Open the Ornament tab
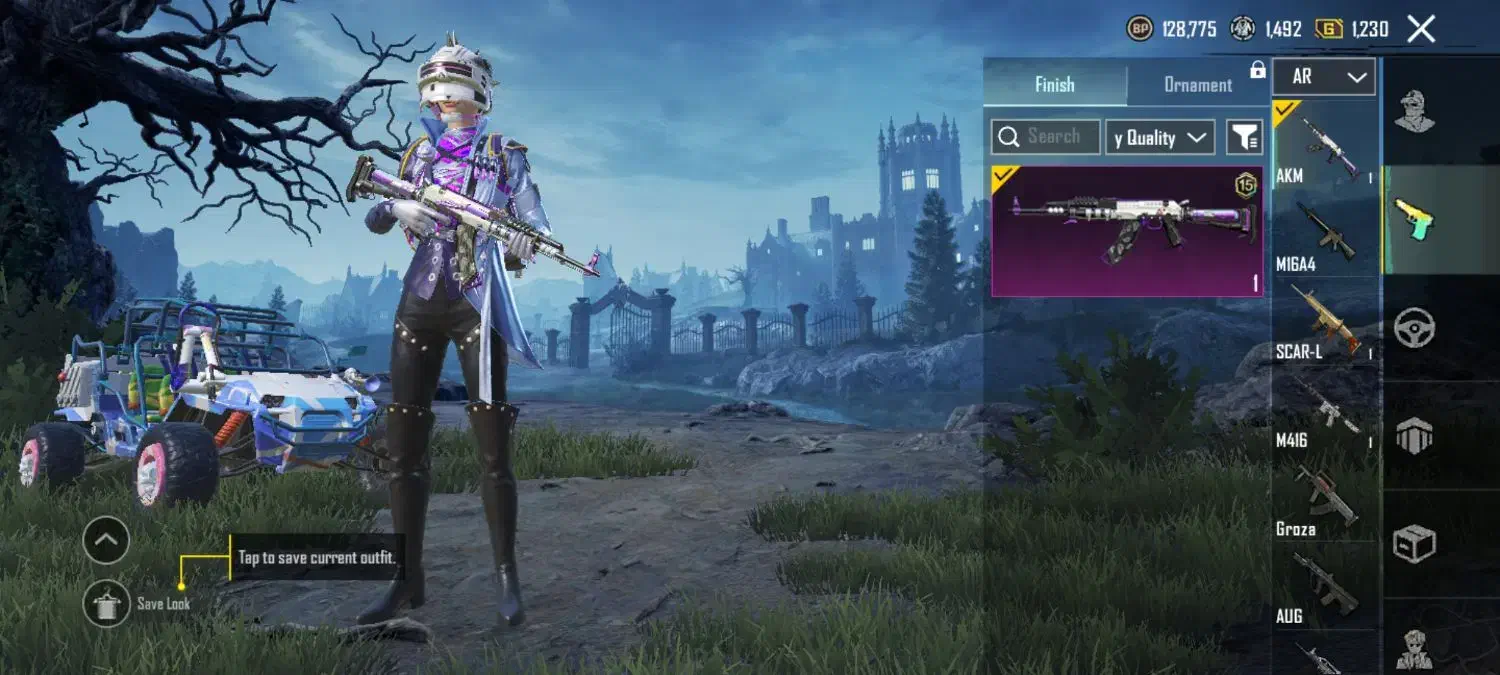1500x675 pixels. 1198,84
